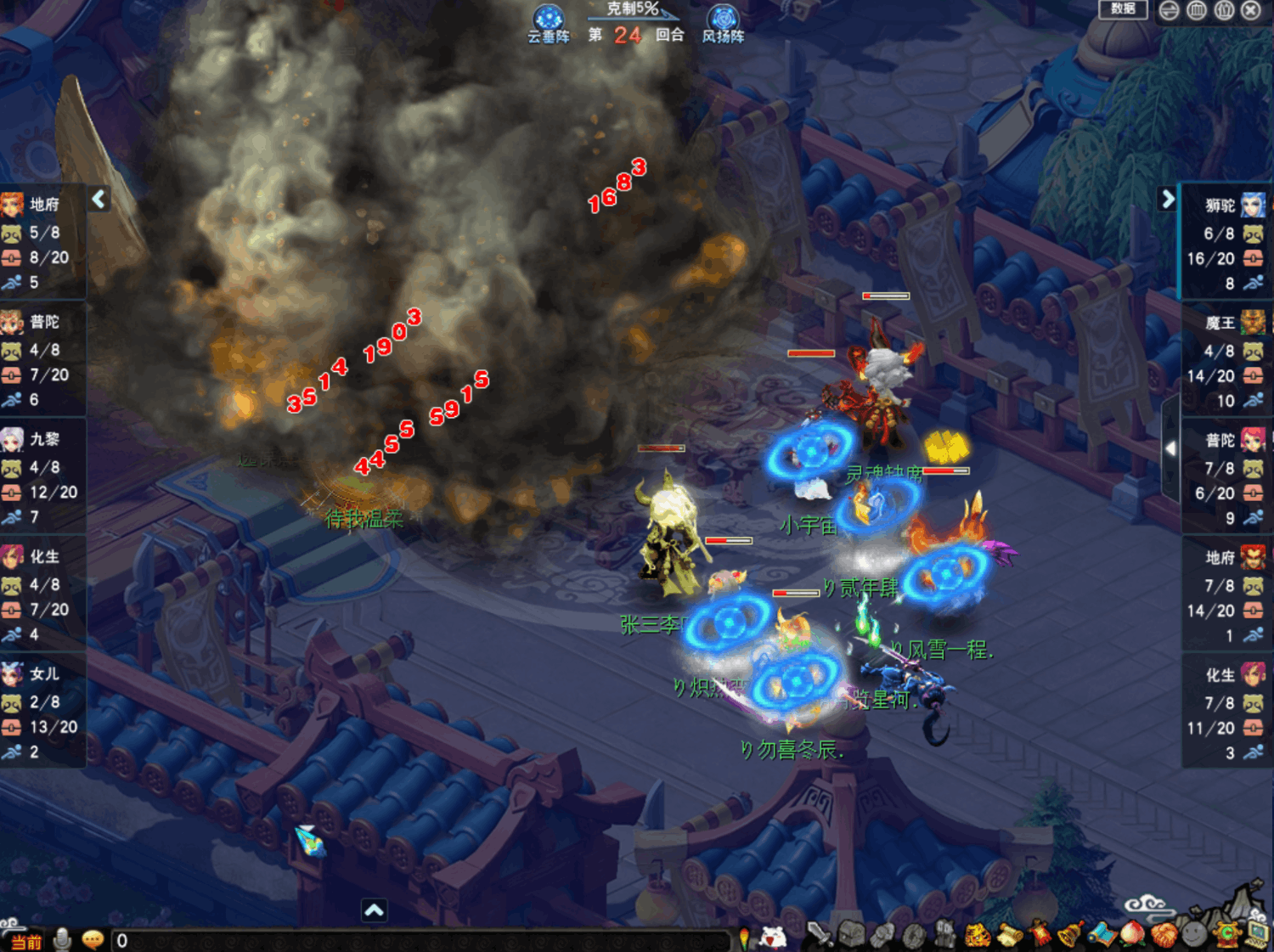
Task: Open the chat bubble emoji button
Action: pos(93,939)
